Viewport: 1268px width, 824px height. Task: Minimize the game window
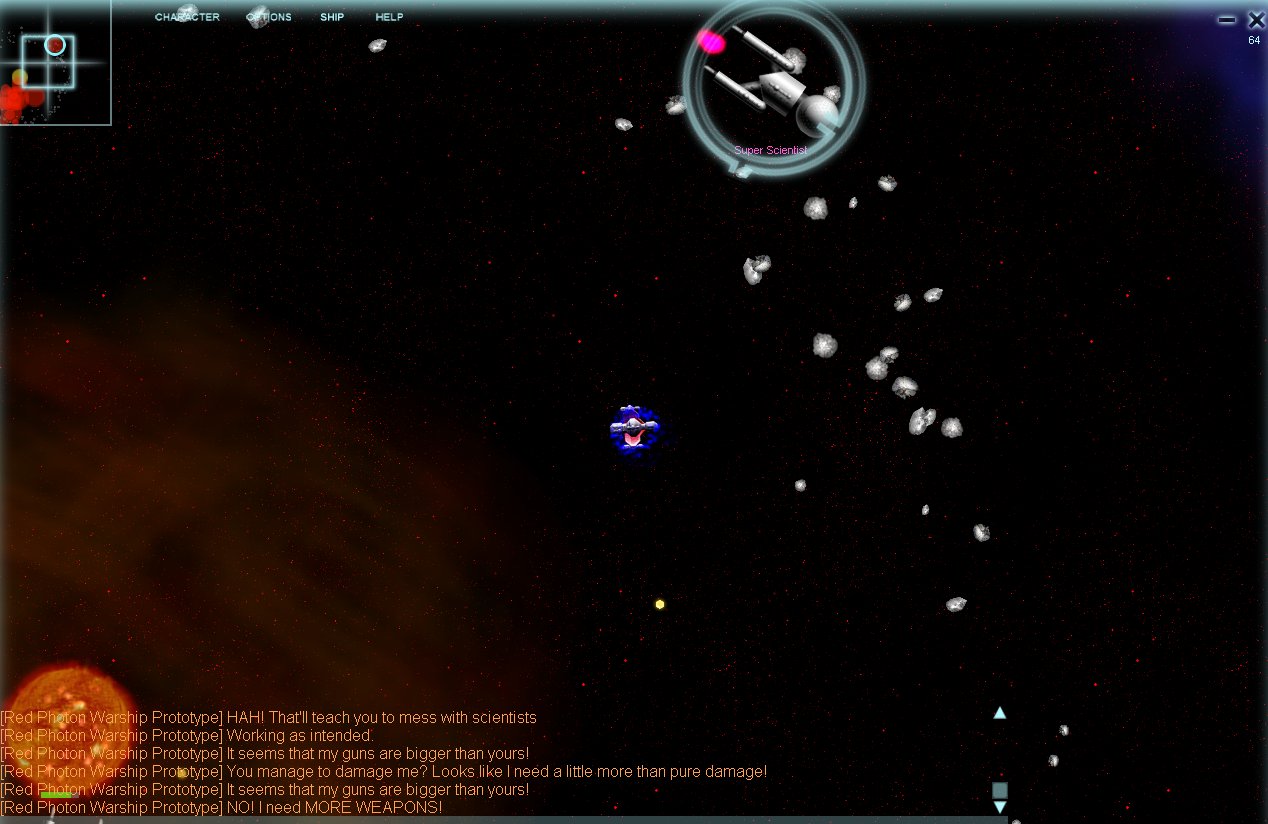(1227, 19)
